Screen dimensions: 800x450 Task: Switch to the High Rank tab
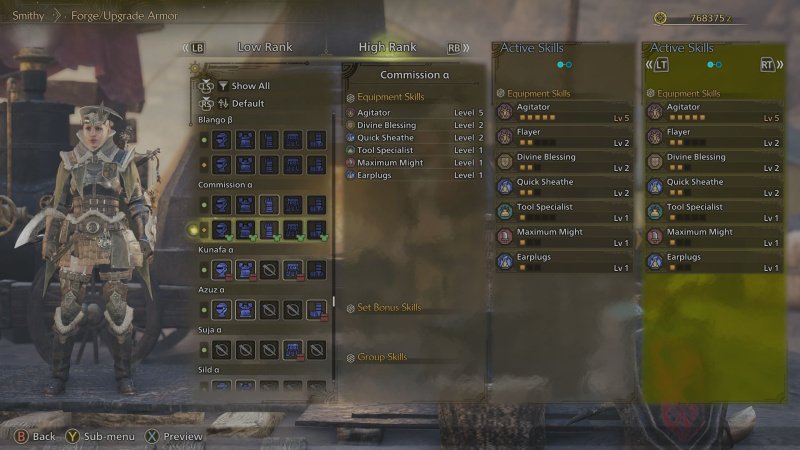click(x=388, y=47)
